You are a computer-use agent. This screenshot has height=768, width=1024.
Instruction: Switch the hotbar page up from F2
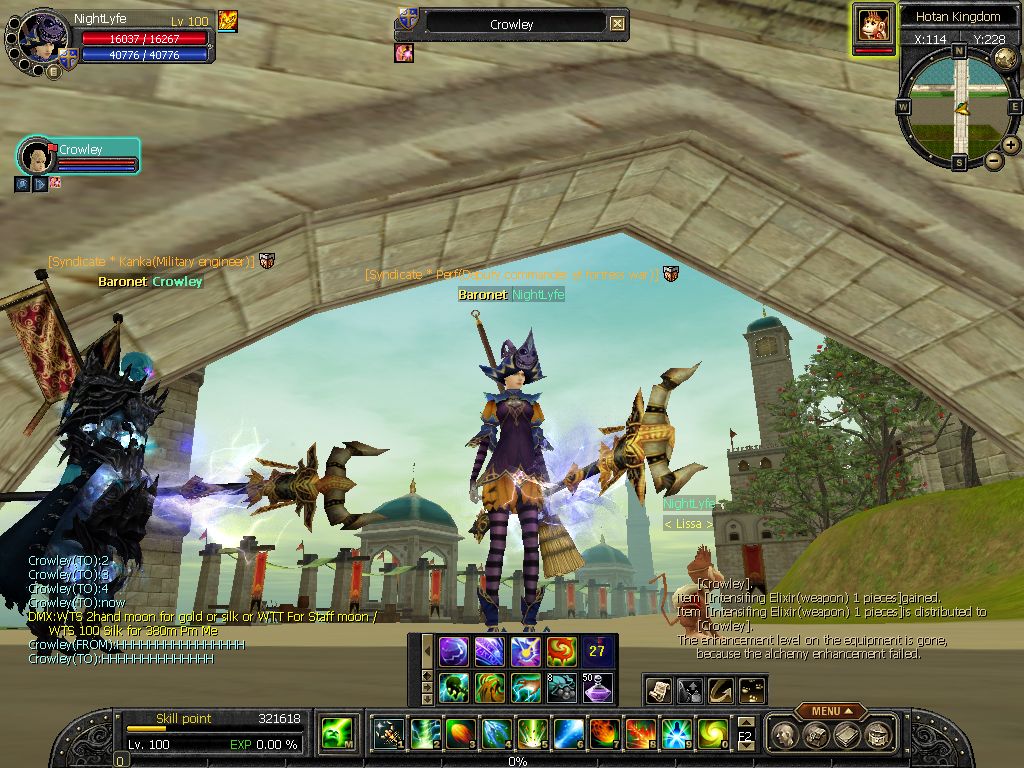[745, 724]
